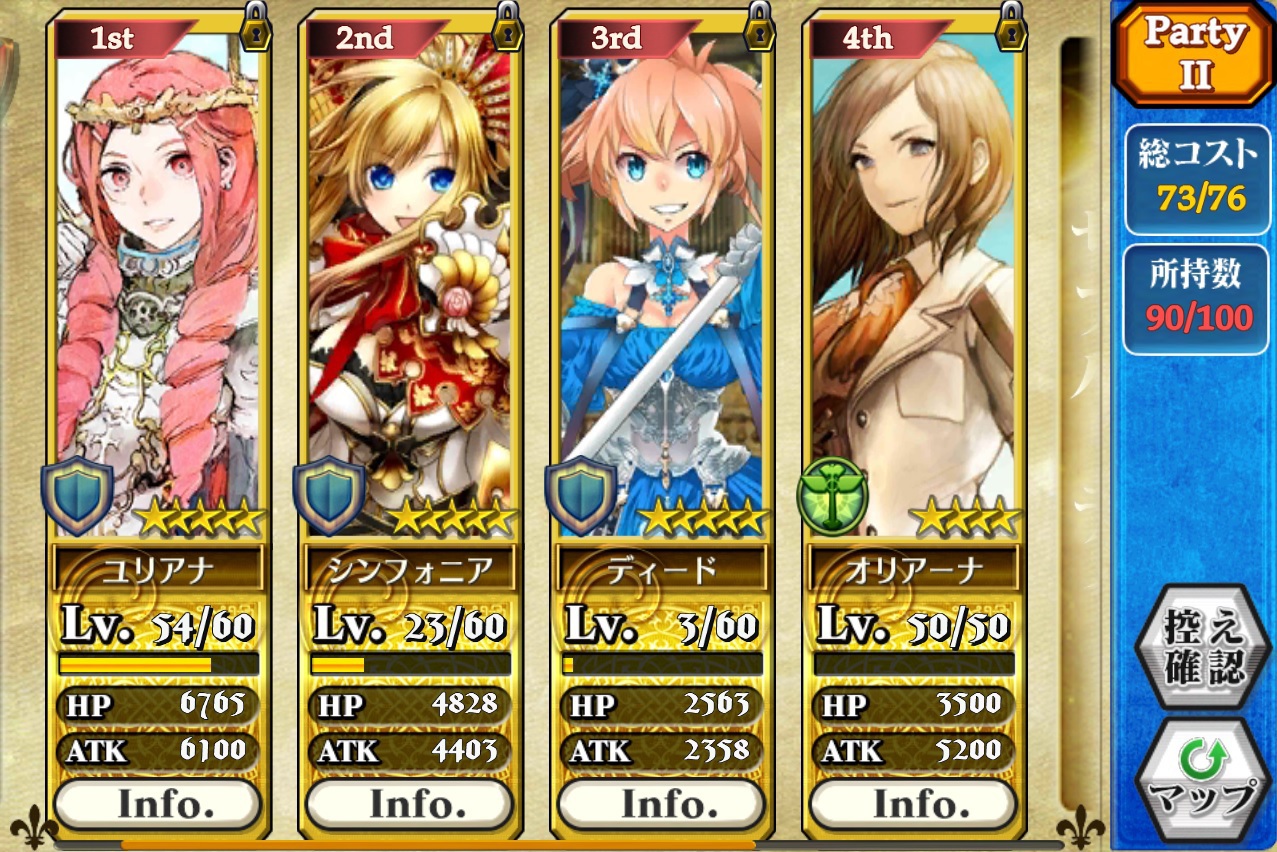Switch party with the Party II button
Viewport: 1277px width, 852px height.
[x=1194, y=55]
